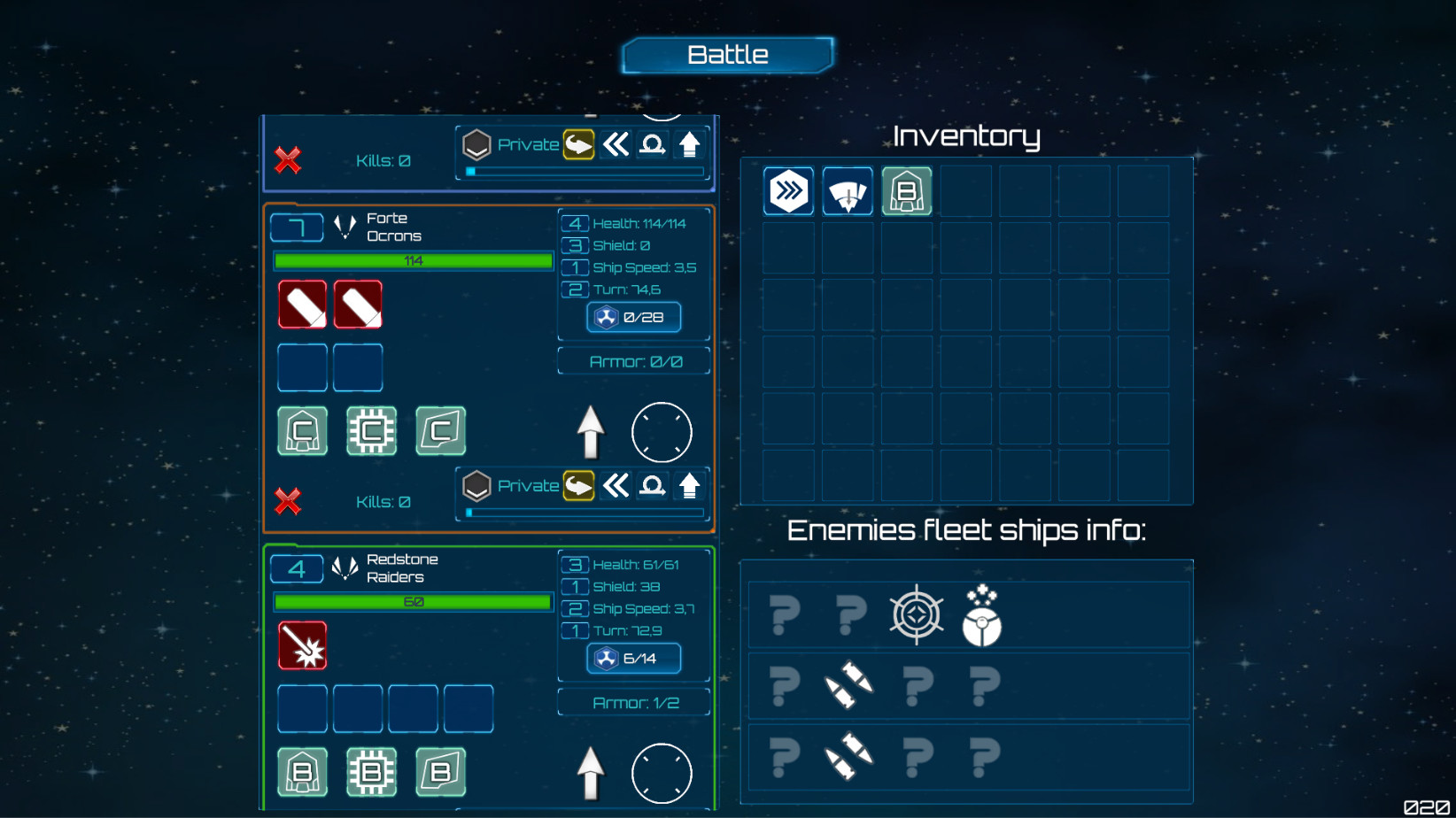
Task: Select the Redstone Raiders ship name
Action: 402,568
